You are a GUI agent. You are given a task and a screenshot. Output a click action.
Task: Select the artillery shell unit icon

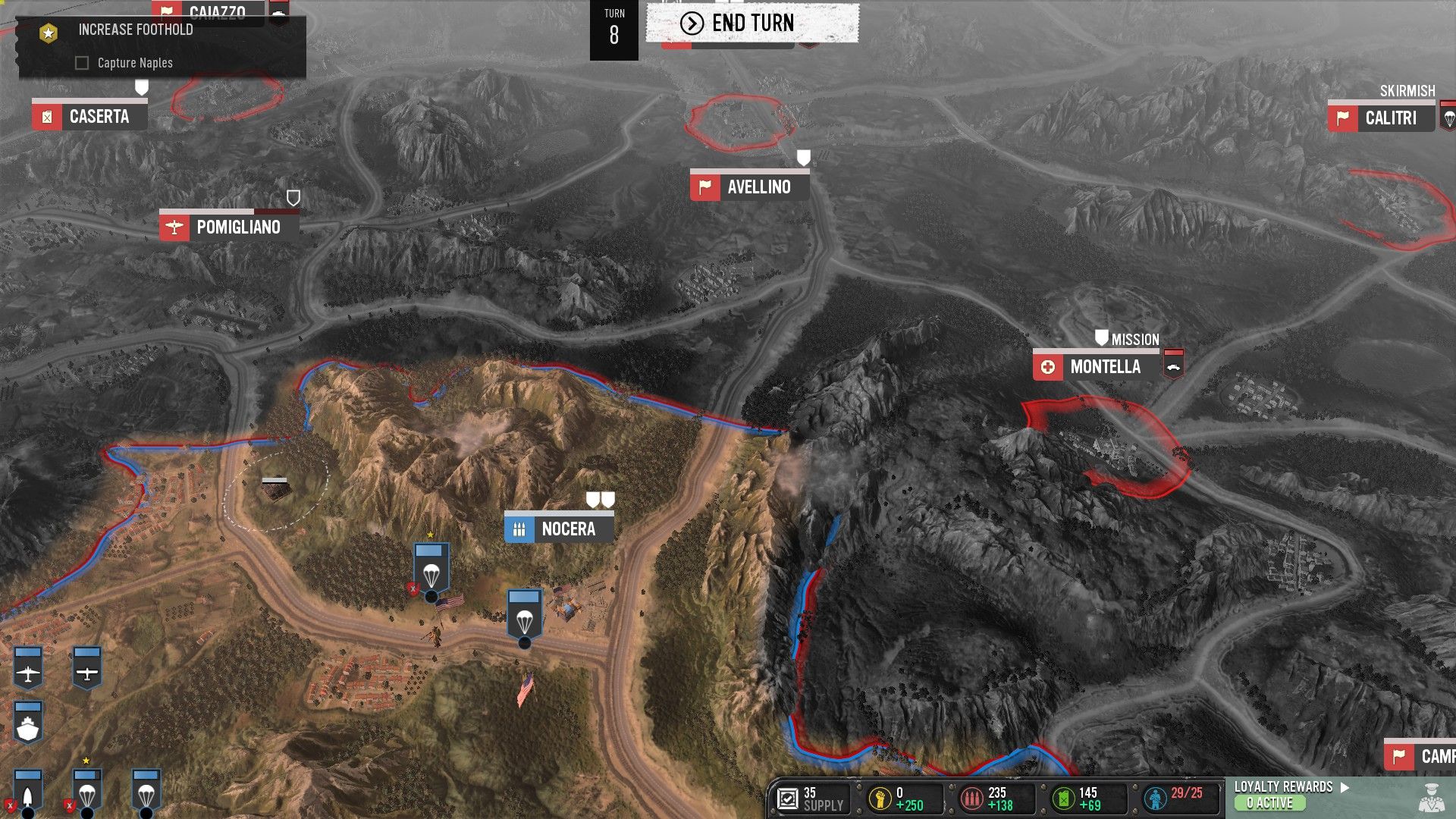click(x=28, y=792)
